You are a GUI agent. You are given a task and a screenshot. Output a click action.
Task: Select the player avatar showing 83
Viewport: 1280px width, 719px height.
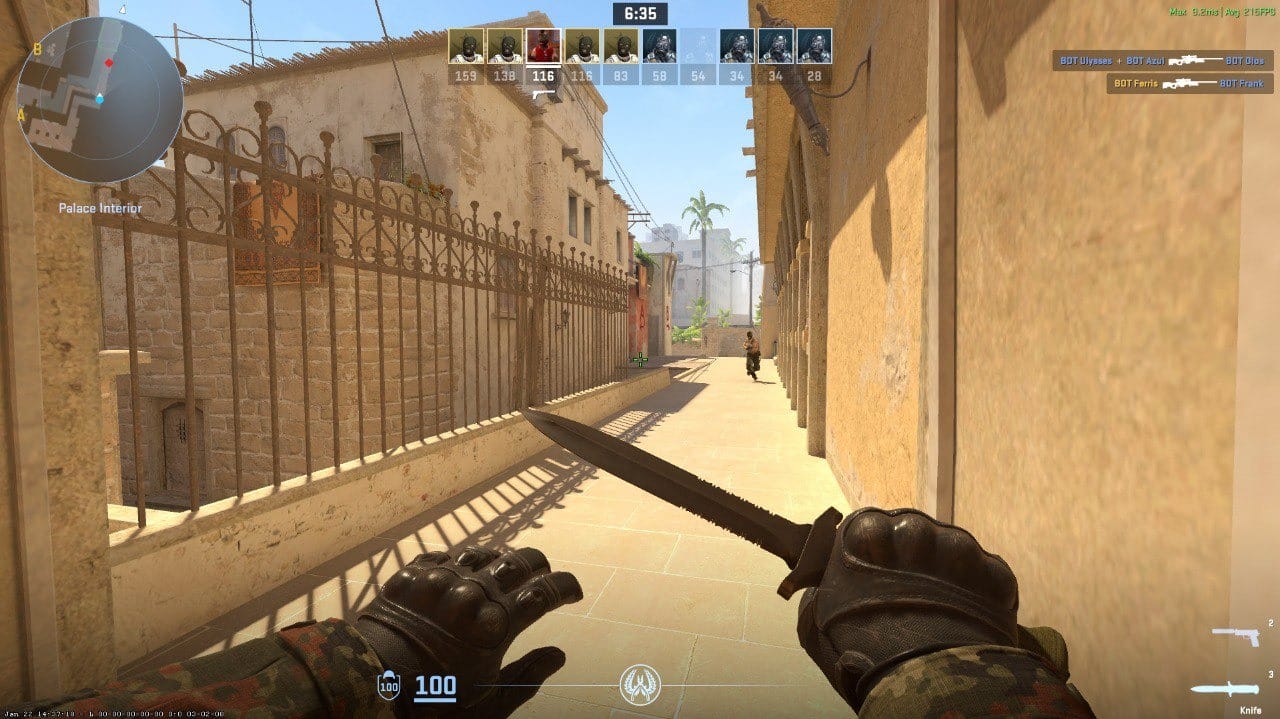coord(621,46)
